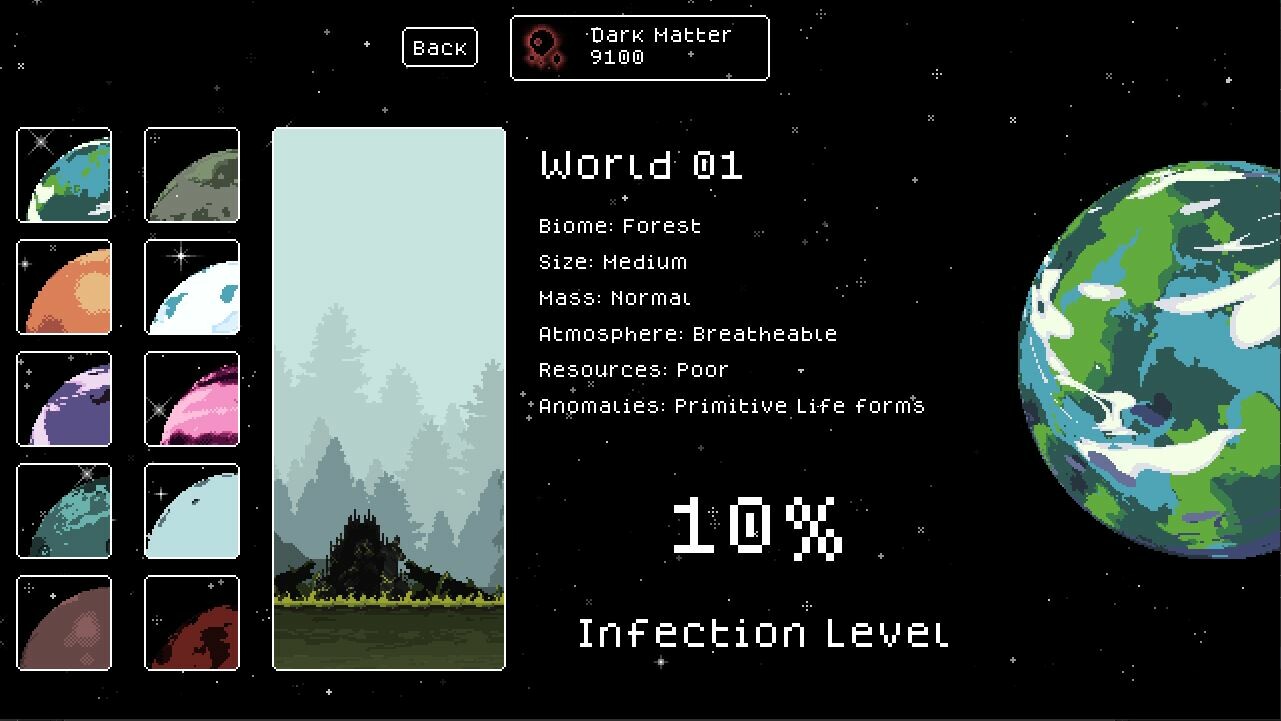1281x721 pixels.
Task: Select the purple planet thumbnail
Action: [x=63, y=400]
